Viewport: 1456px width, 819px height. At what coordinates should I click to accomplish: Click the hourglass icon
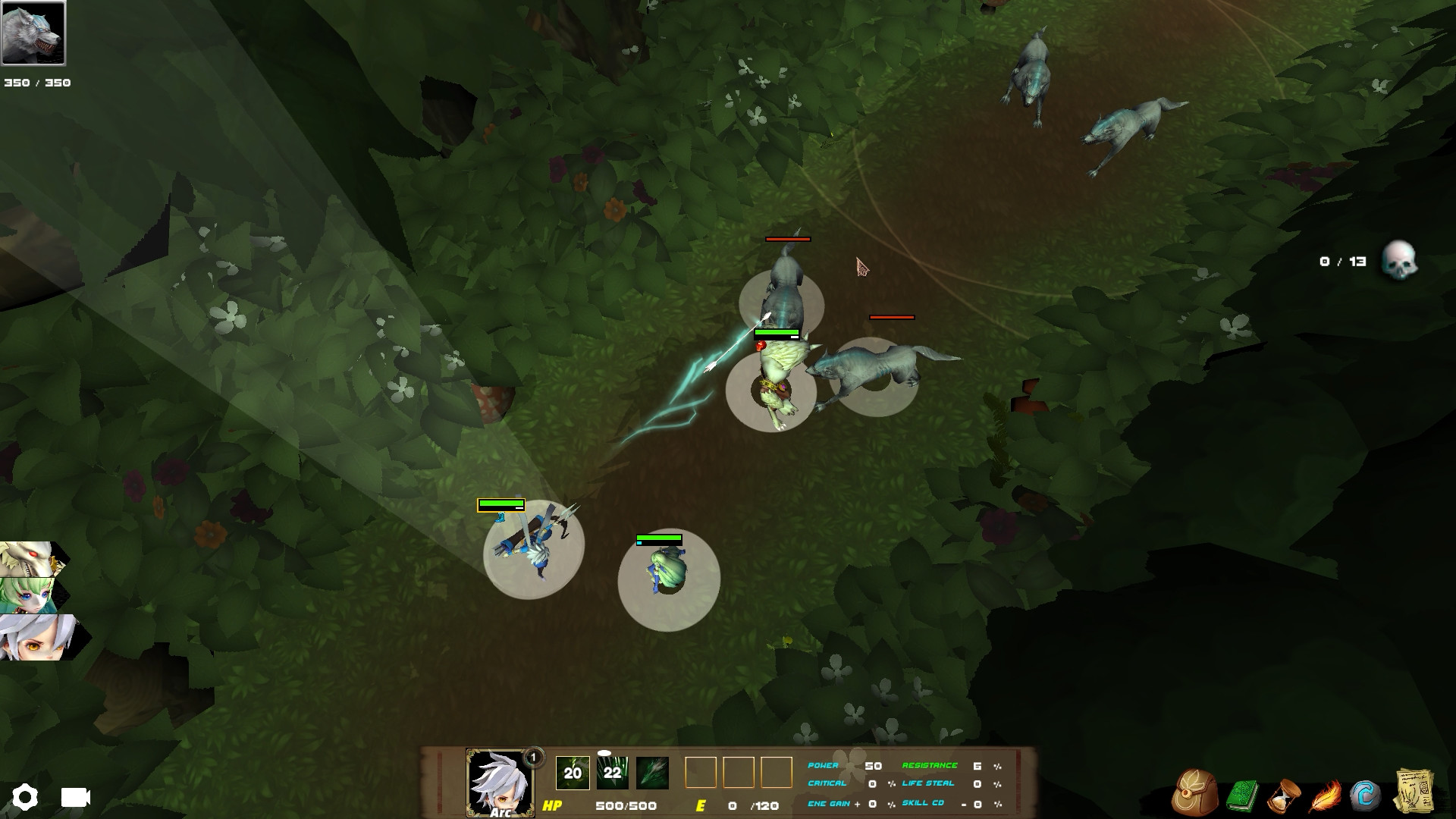[1284, 795]
